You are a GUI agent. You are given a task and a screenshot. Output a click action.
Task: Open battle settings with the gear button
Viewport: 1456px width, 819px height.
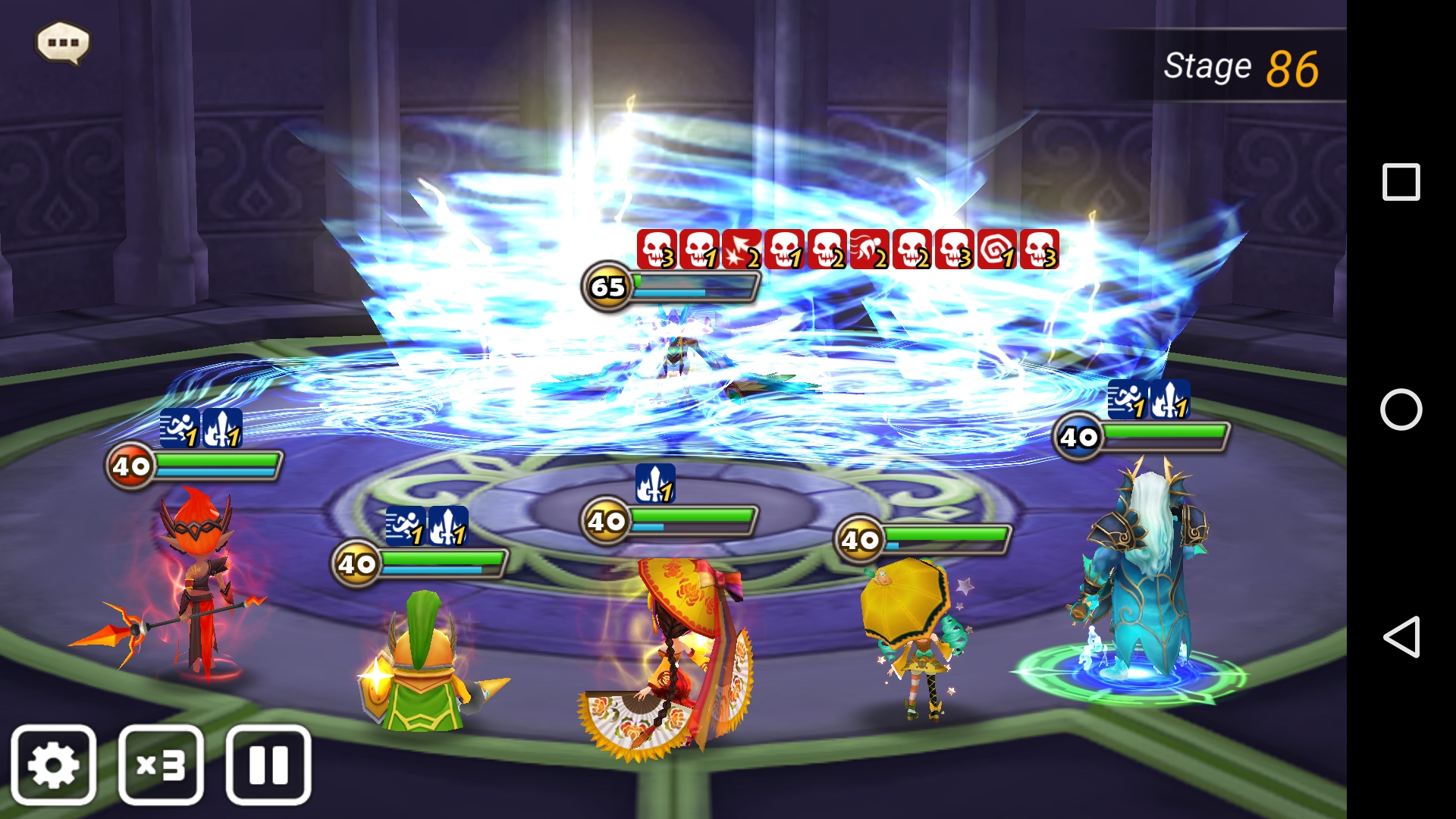[53, 764]
